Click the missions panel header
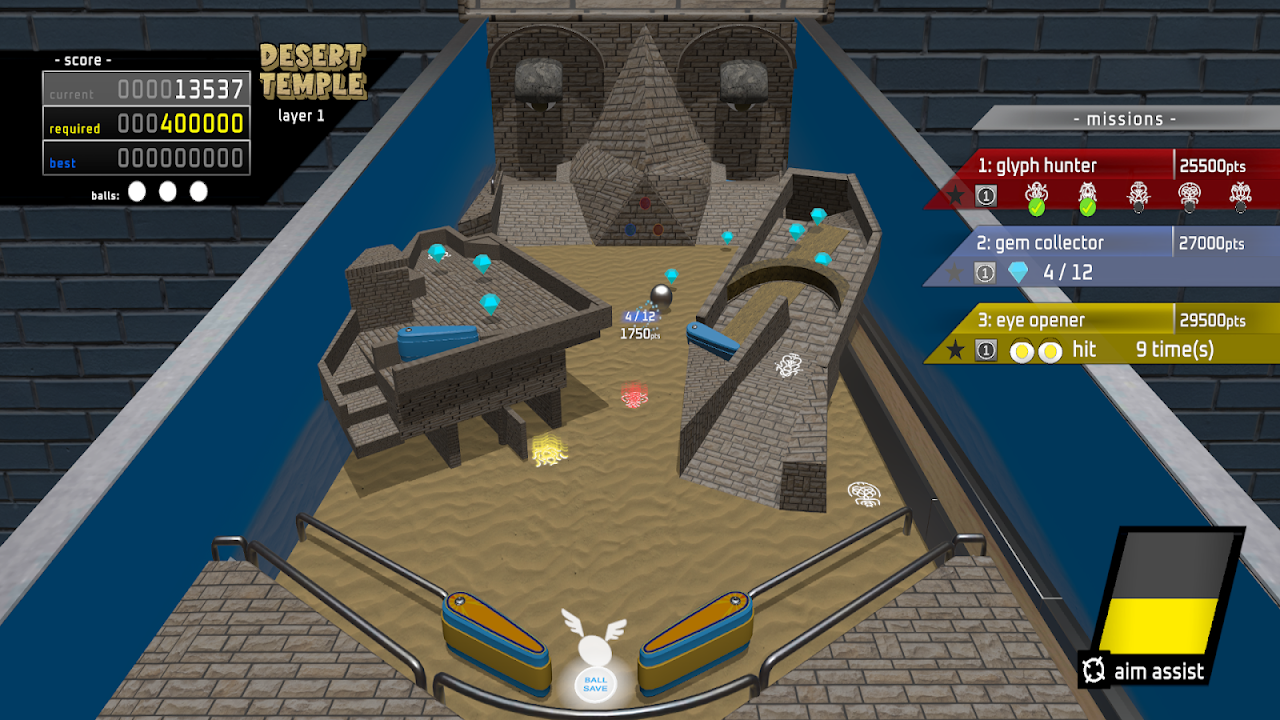This screenshot has height=720, width=1280. (1125, 119)
